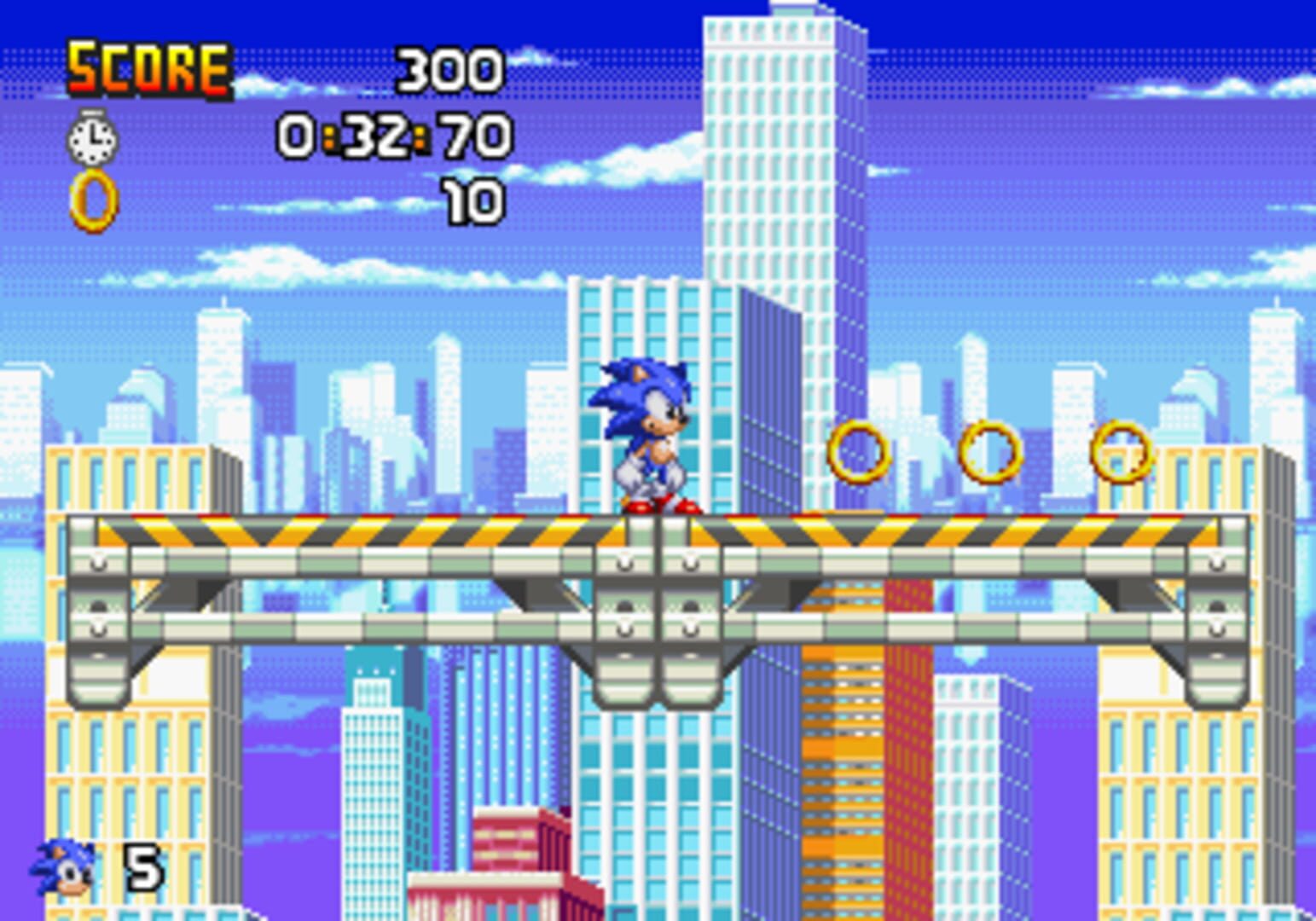The height and width of the screenshot is (921, 1316).
Task: Expand the score value 300
Action: point(450,70)
